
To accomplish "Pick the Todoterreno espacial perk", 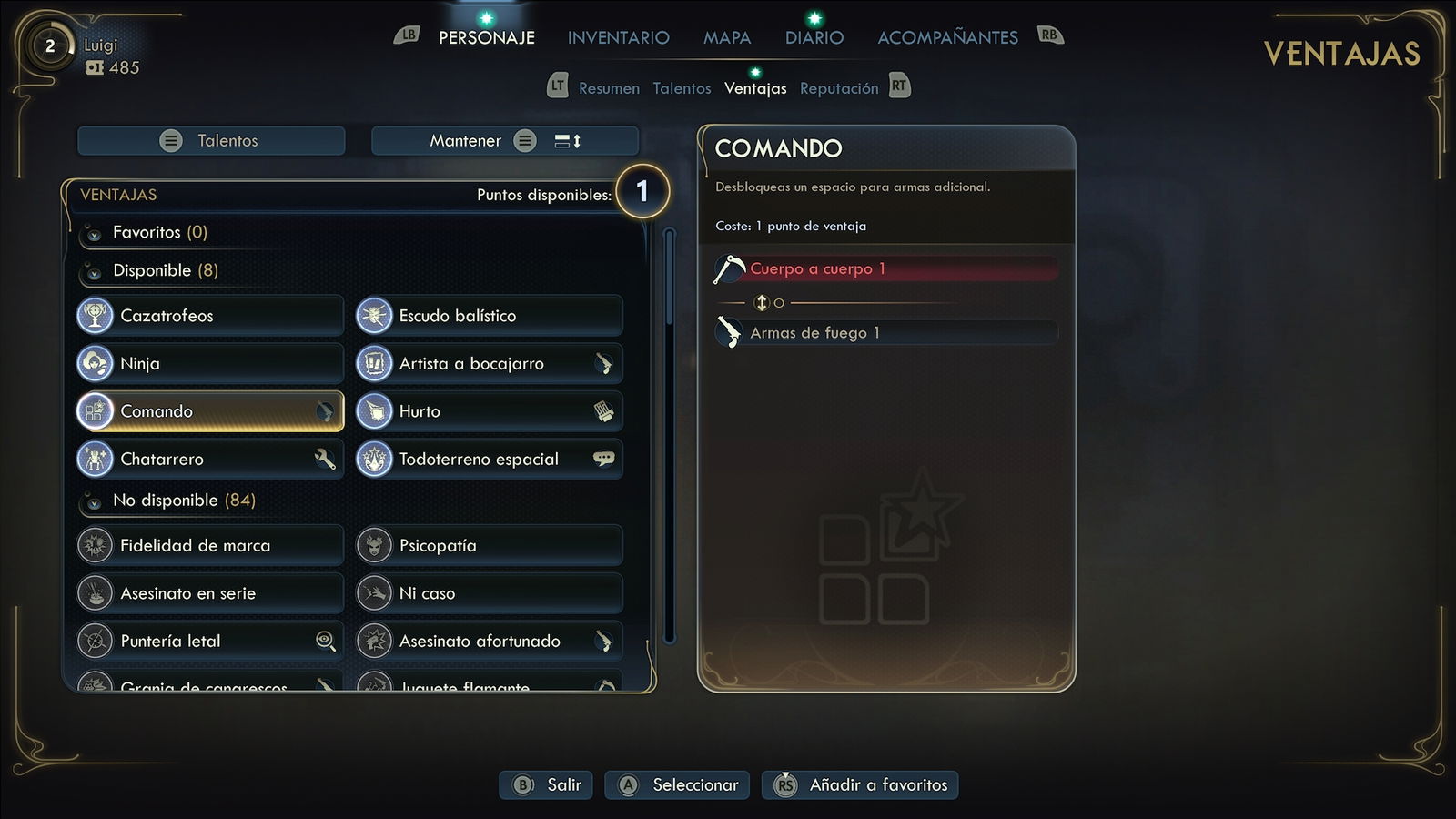I will pyautogui.click(x=489, y=459).
